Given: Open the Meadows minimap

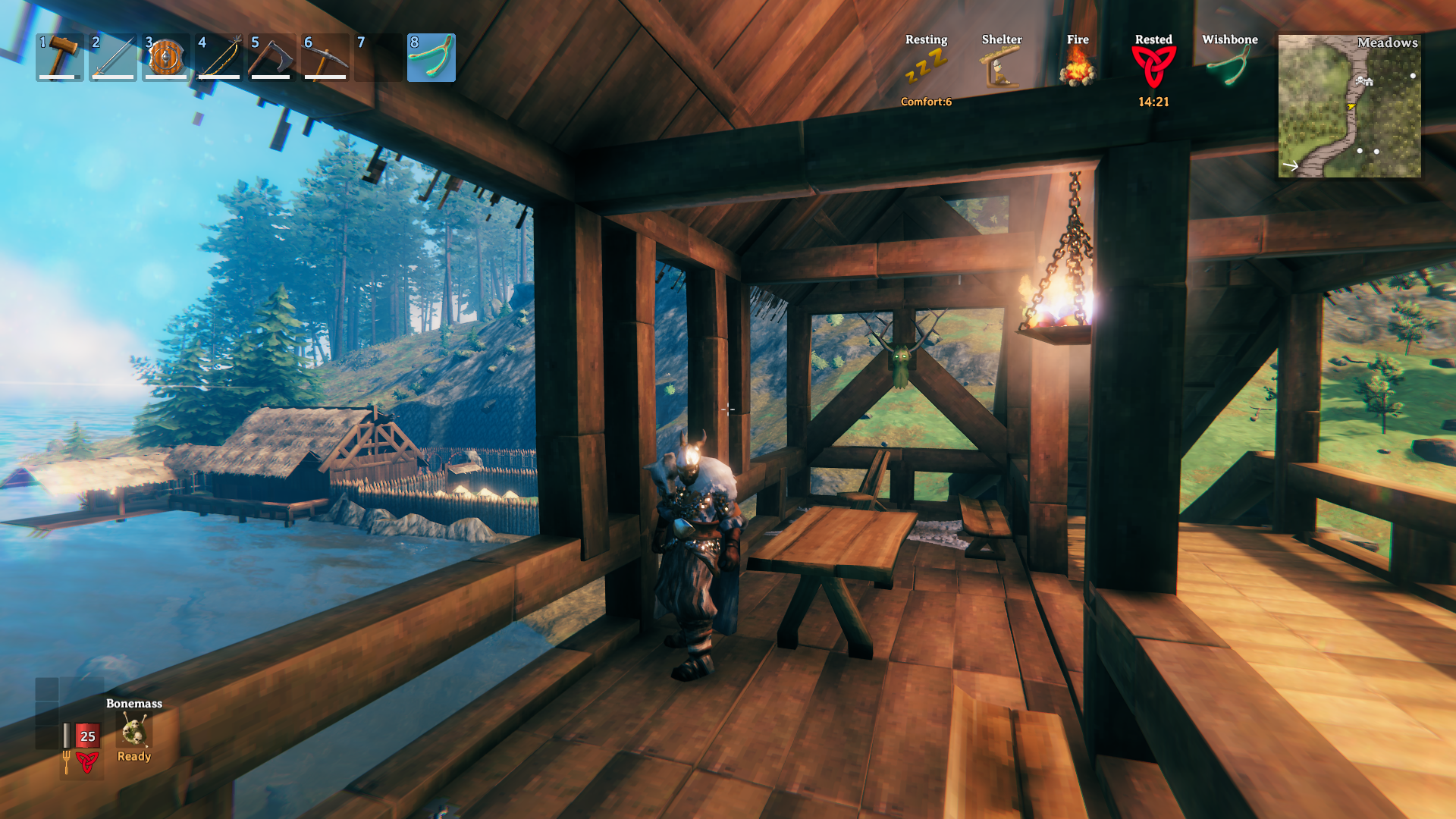Looking at the screenshot, I should 1350,106.
